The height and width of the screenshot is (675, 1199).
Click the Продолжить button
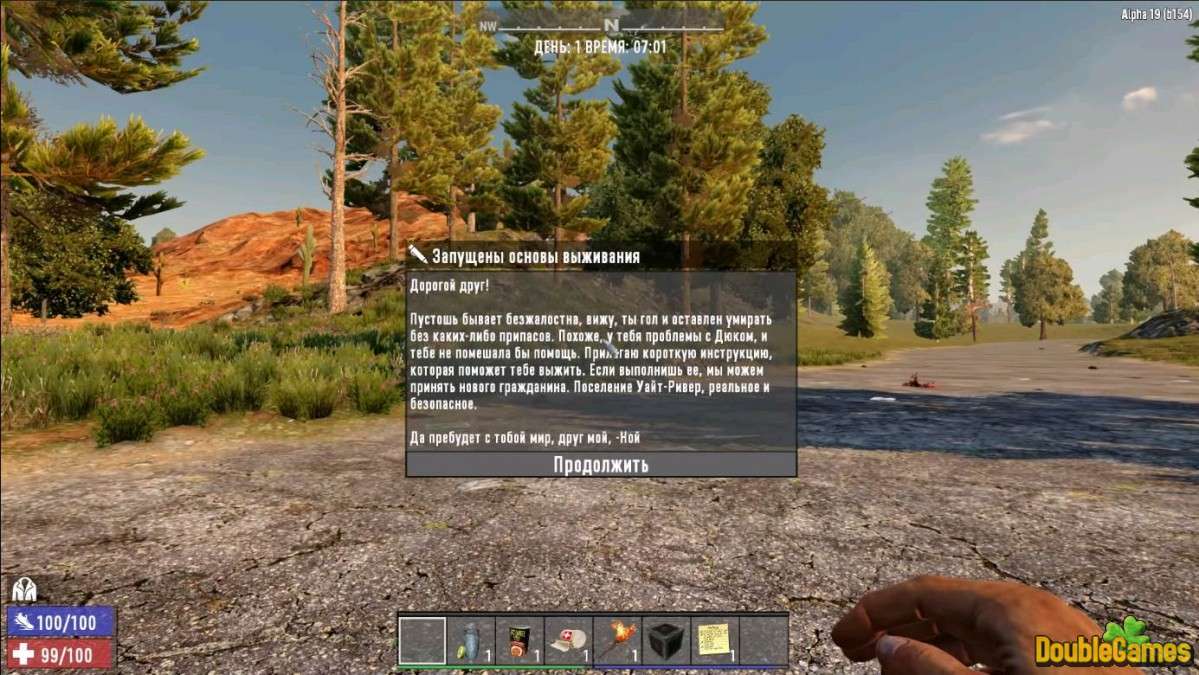(x=601, y=465)
